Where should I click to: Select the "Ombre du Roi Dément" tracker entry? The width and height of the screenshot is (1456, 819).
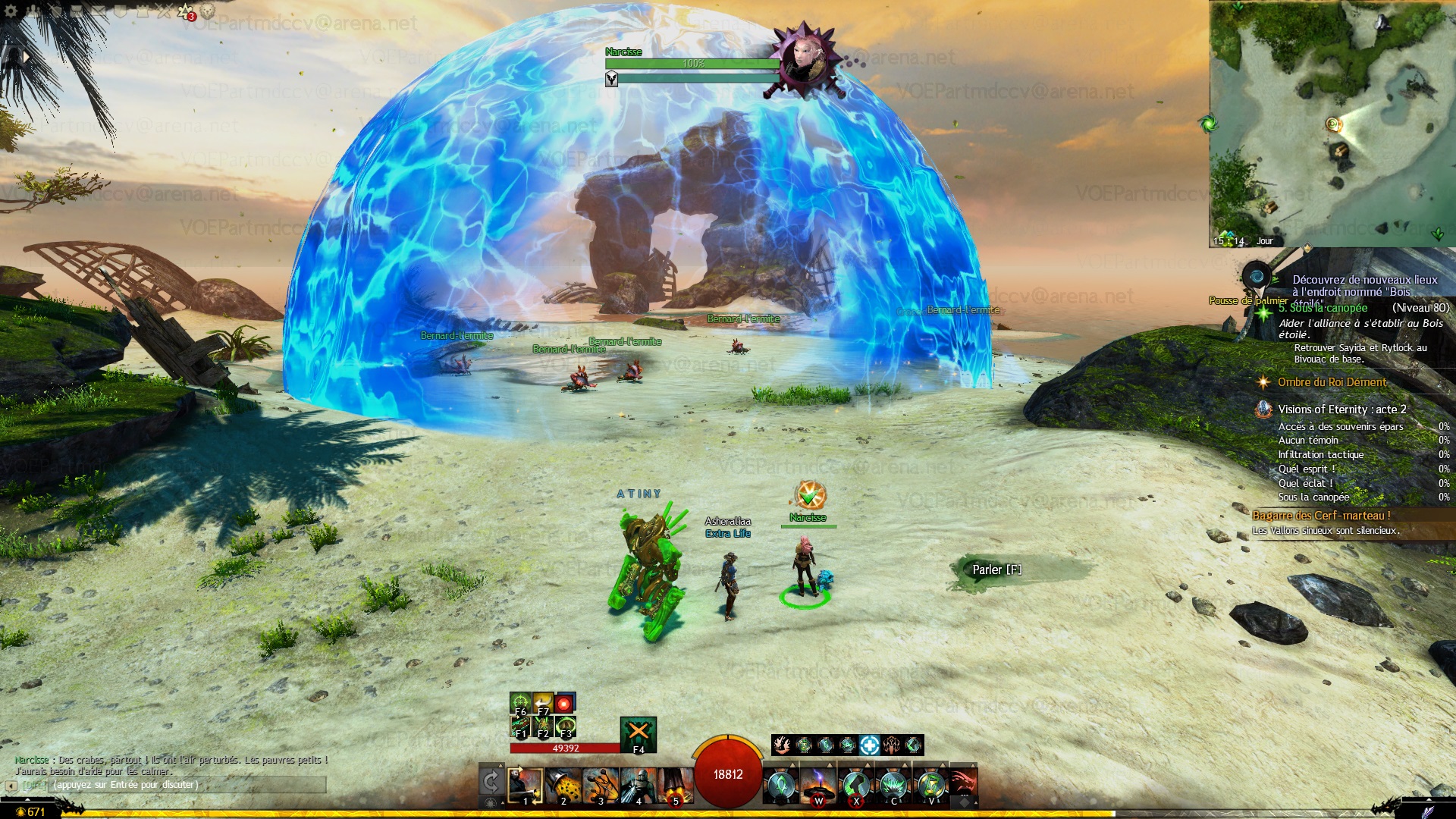pyautogui.click(x=1332, y=382)
